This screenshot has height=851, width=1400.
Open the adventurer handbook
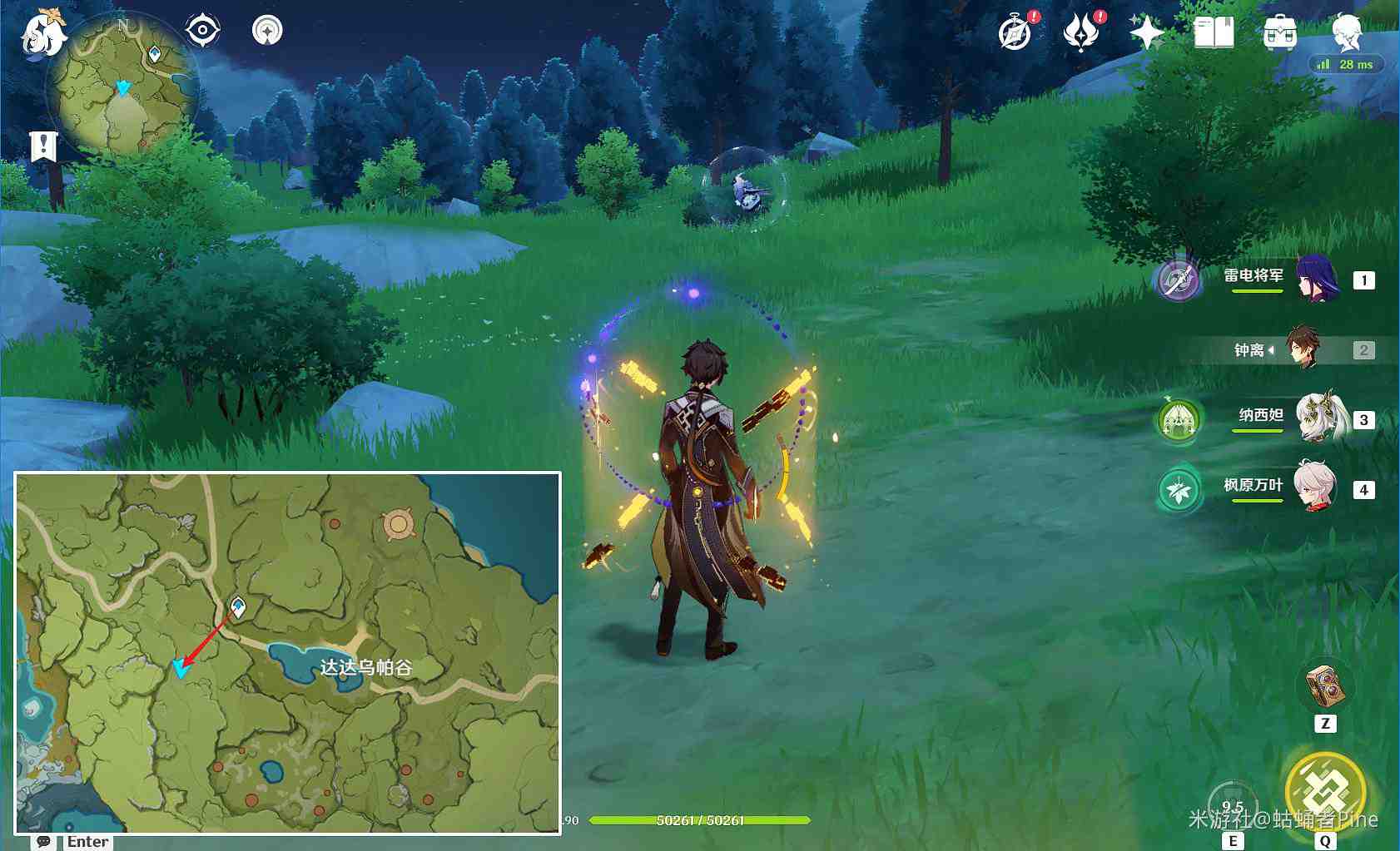pyautogui.click(x=1214, y=33)
